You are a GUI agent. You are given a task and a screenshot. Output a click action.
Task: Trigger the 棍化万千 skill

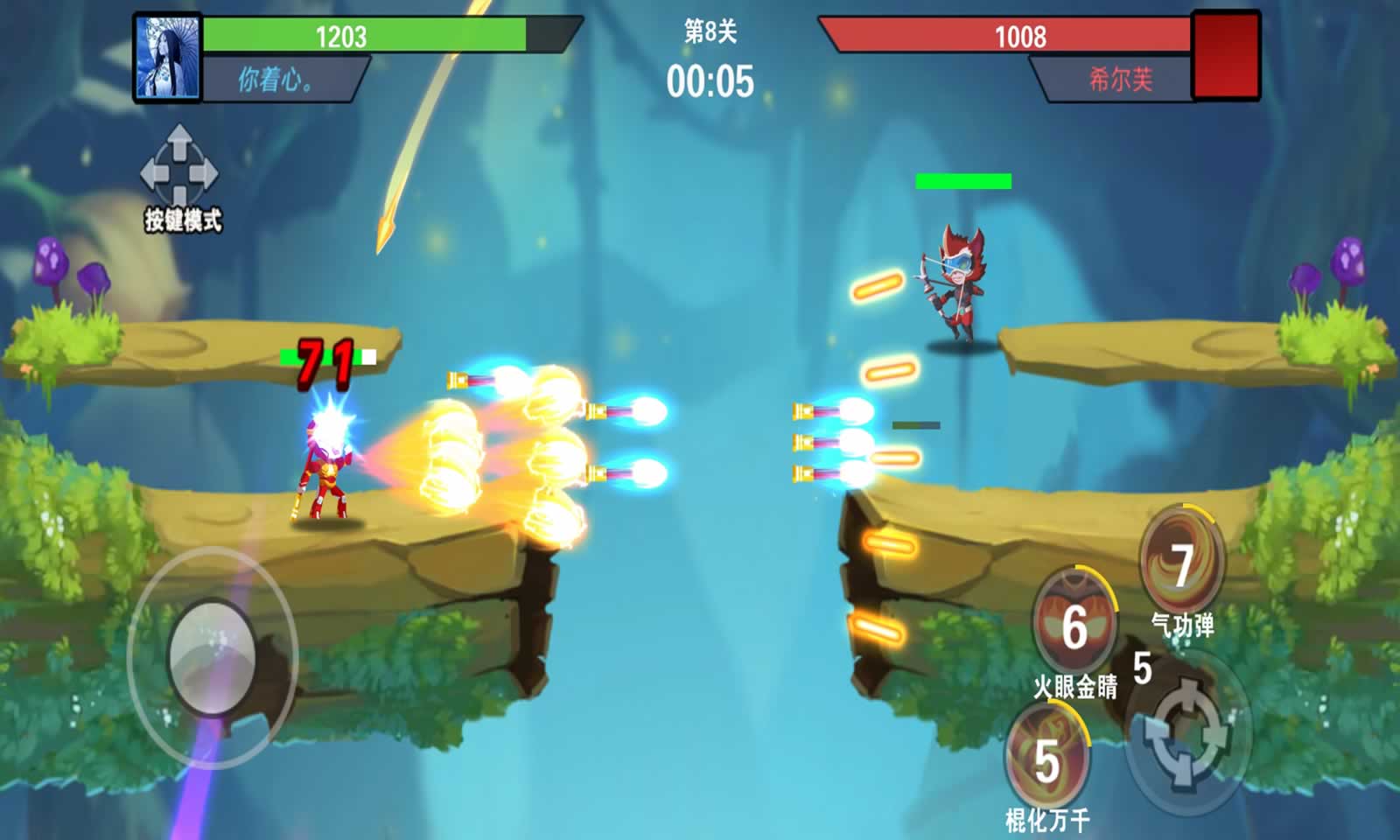pyautogui.click(x=1047, y=758)
